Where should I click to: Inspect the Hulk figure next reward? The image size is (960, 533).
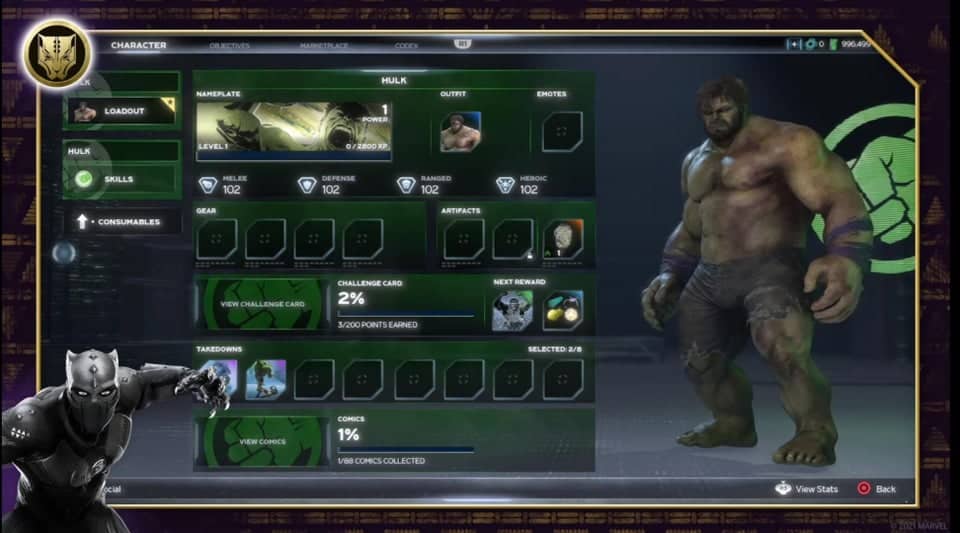click(512, 311)
